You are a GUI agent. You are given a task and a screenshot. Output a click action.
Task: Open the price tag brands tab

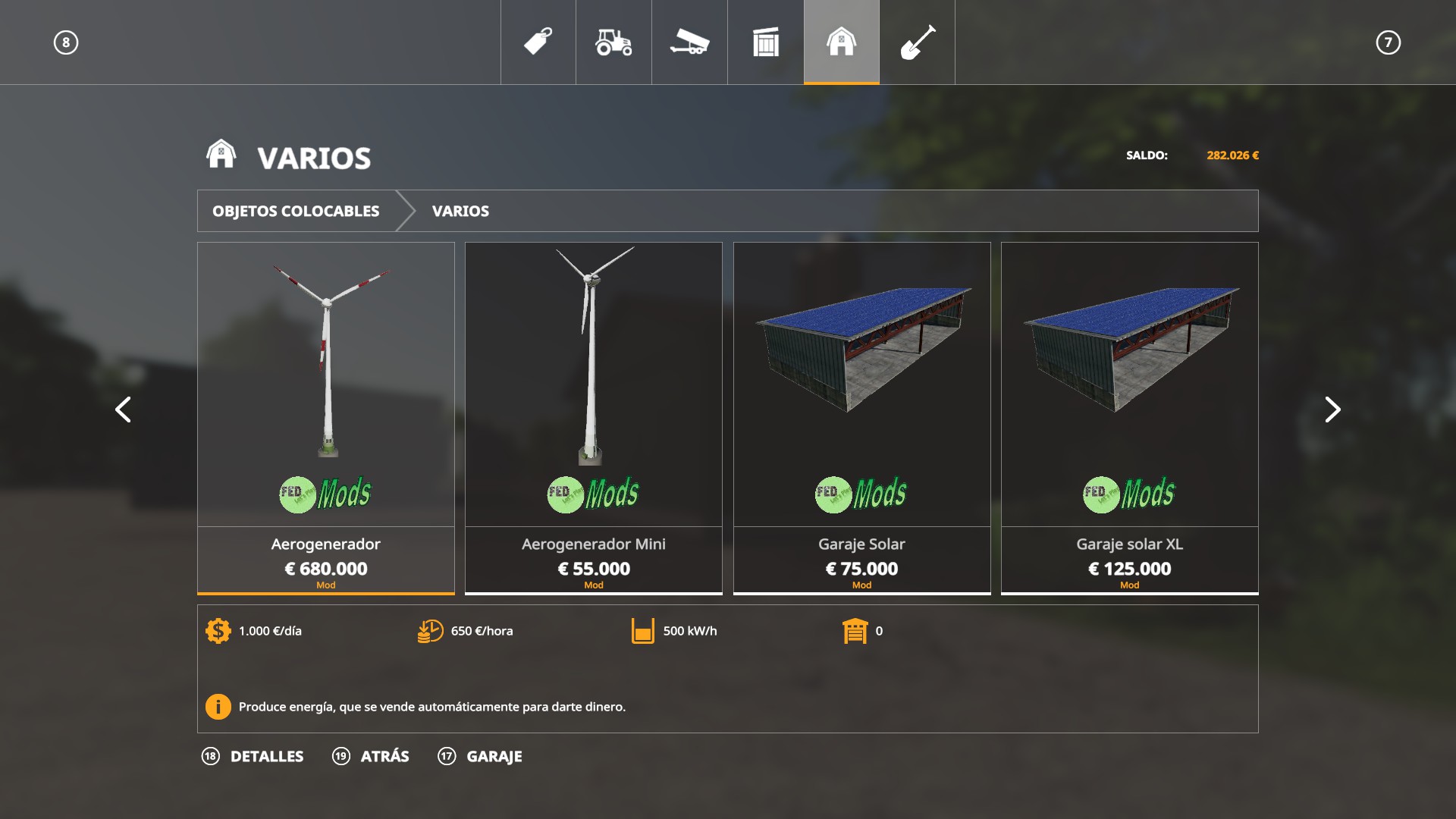[x=538, y=42]
